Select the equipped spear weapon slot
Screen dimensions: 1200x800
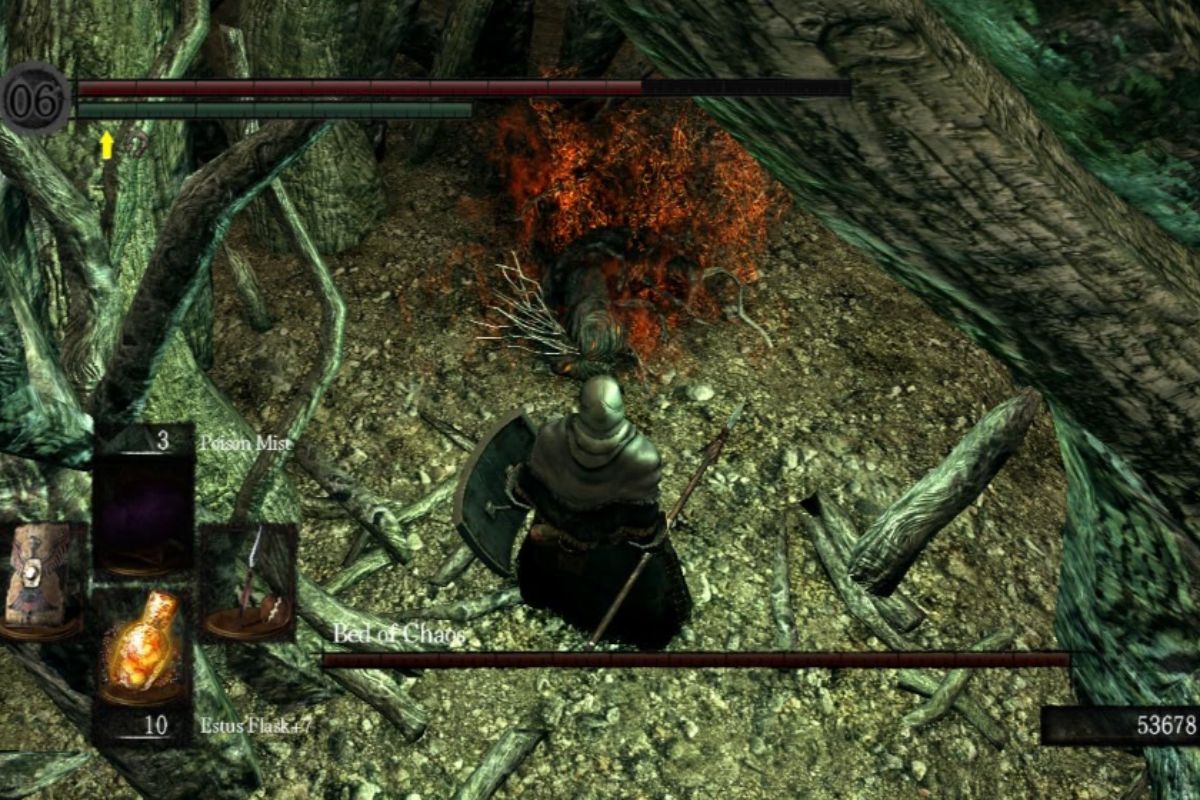pyautogui.click(x=248, y=580)
